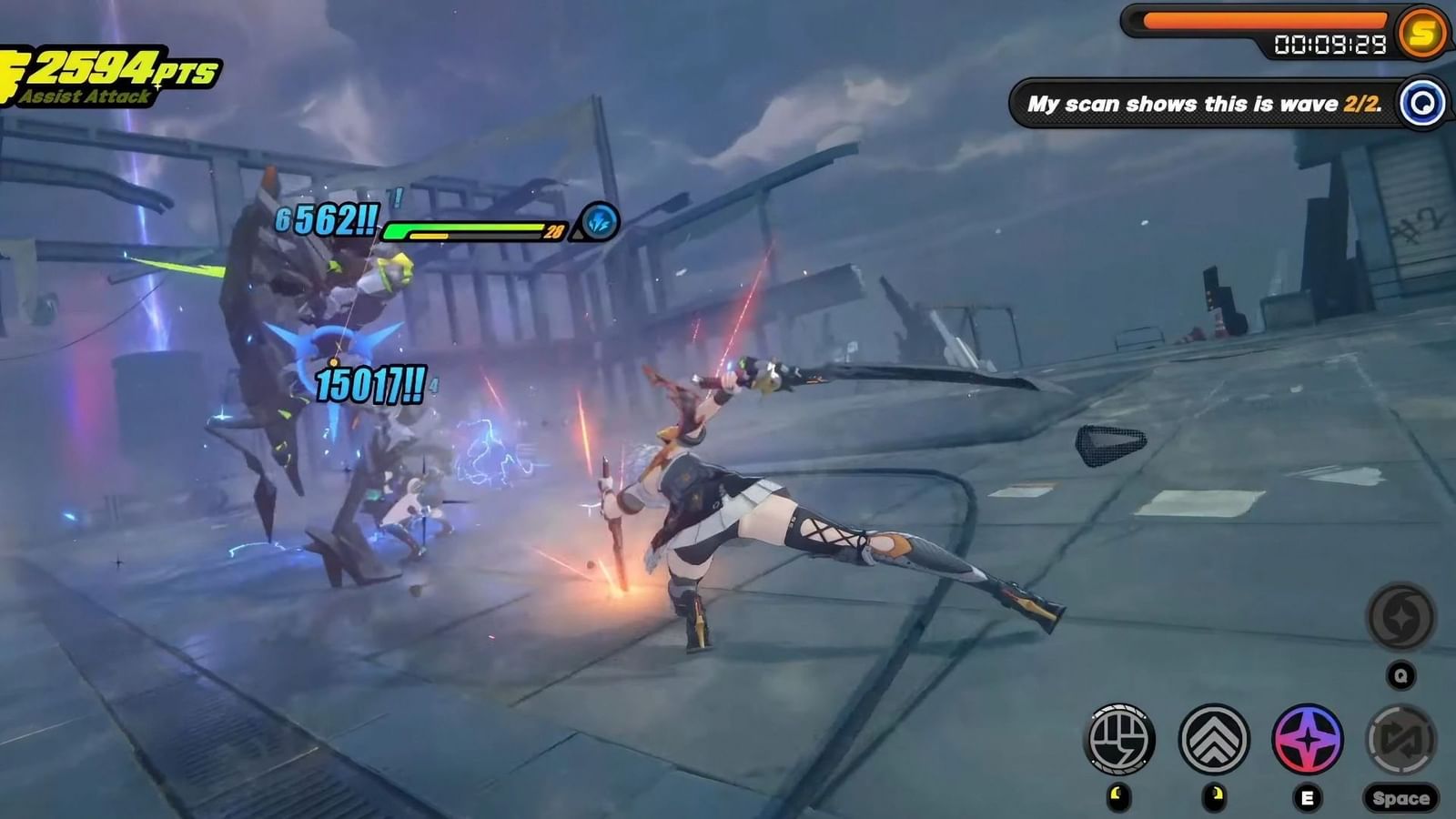Toggle the left mouse button indicator under fist skill

coord(1120,796)
